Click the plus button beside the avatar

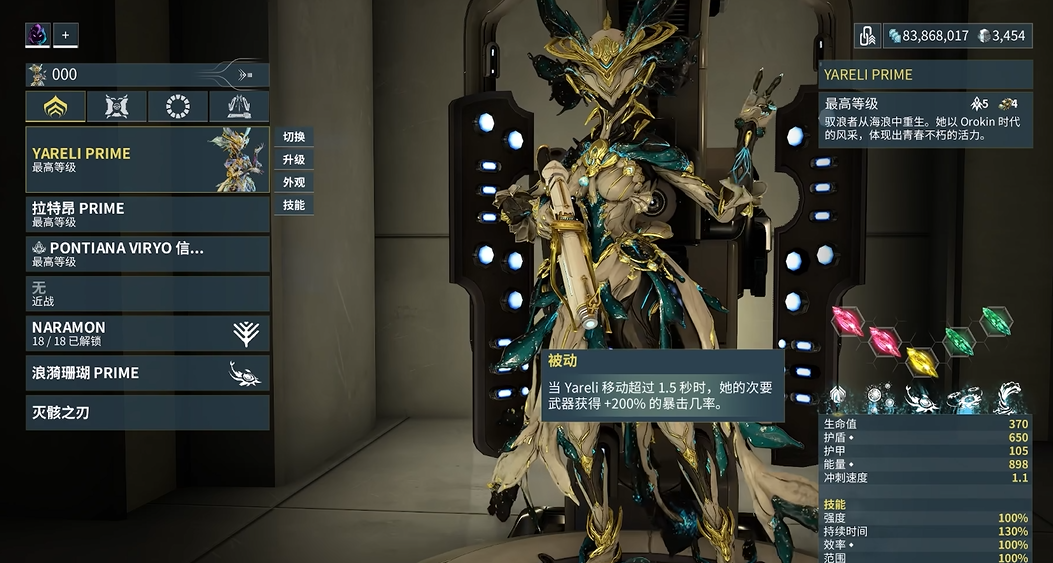[66, 35]
